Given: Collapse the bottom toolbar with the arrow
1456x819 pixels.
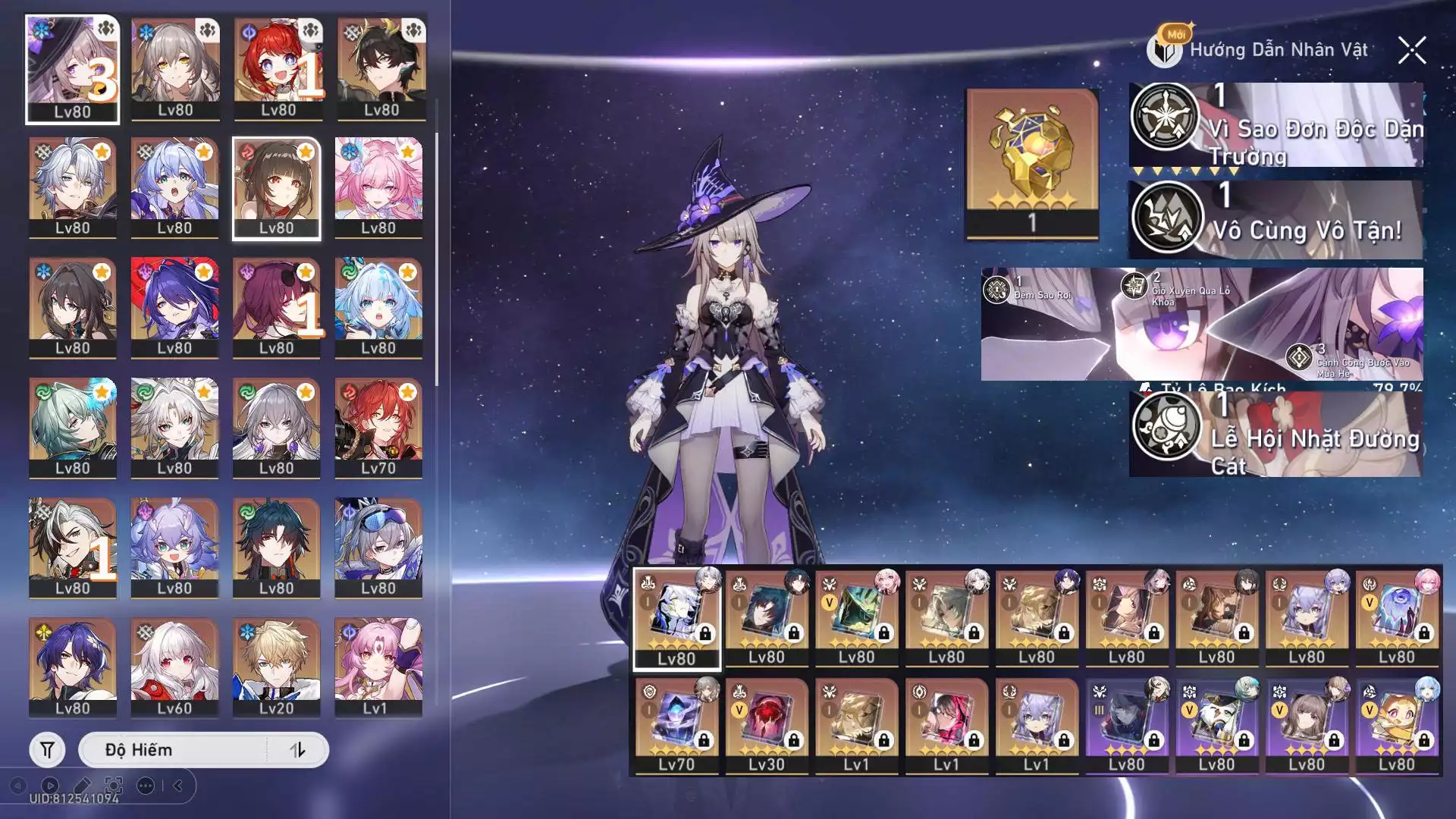Looking at the screenshot, I should [x=178, y=786].
